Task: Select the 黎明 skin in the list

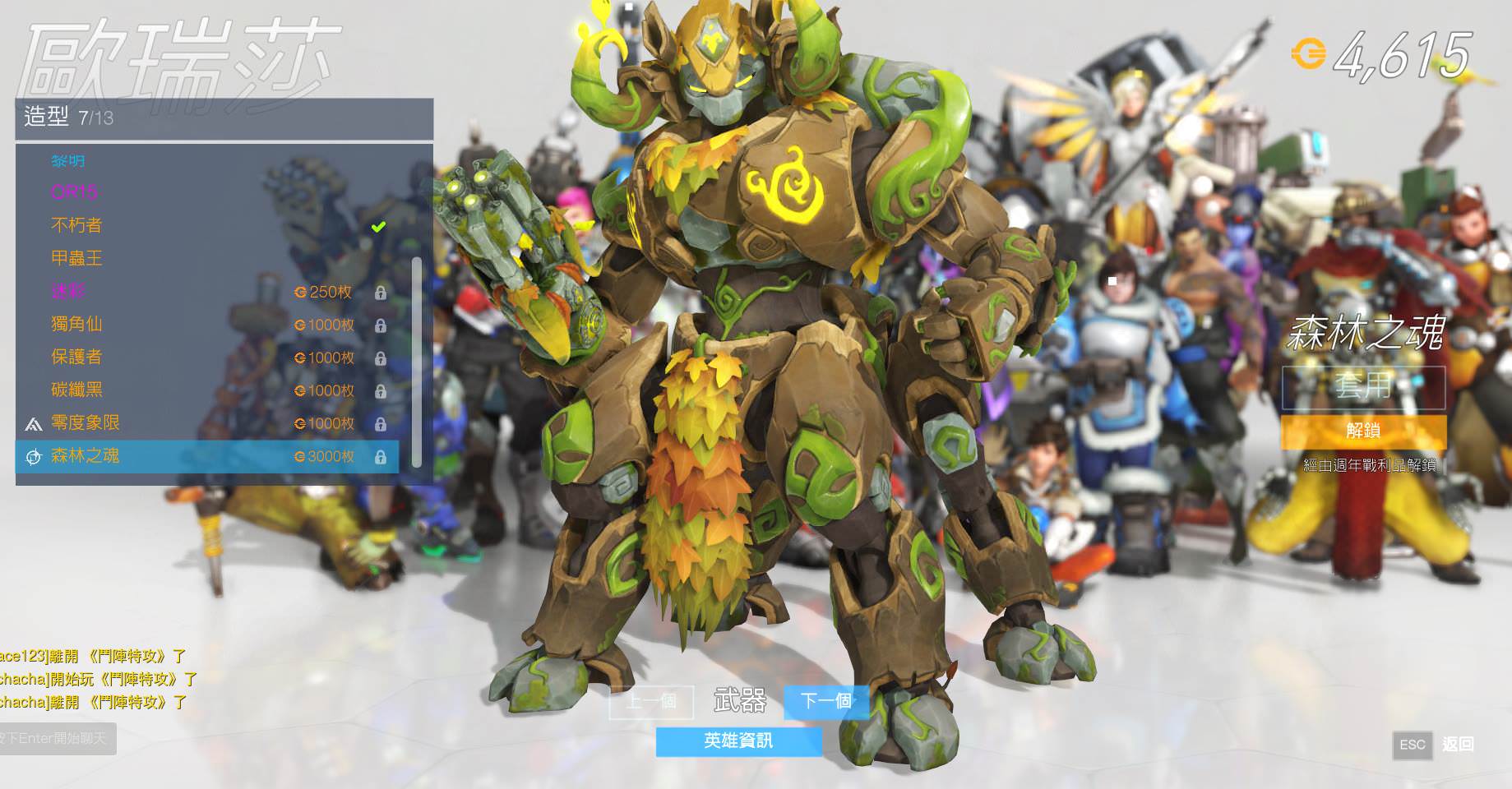Action: click(x=70, y=161)
